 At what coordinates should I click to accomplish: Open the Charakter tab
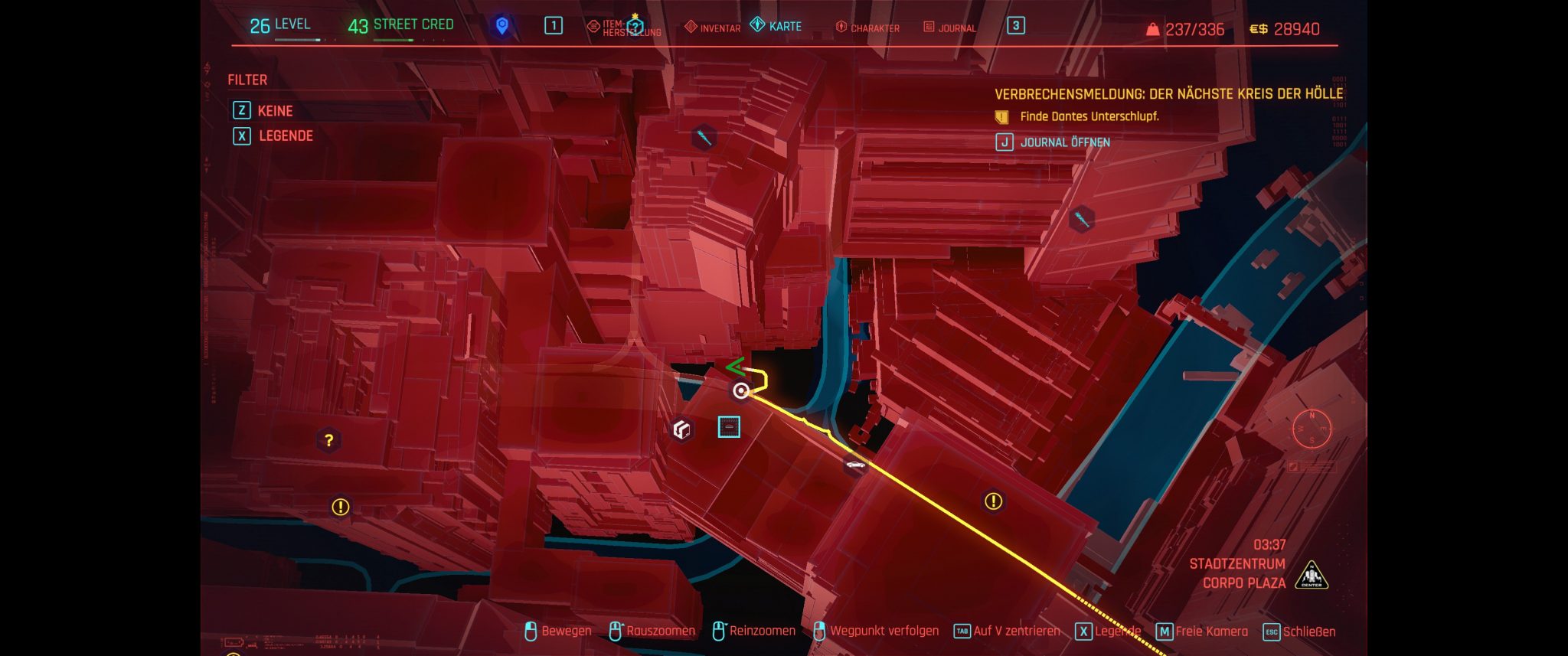point(867,28)
